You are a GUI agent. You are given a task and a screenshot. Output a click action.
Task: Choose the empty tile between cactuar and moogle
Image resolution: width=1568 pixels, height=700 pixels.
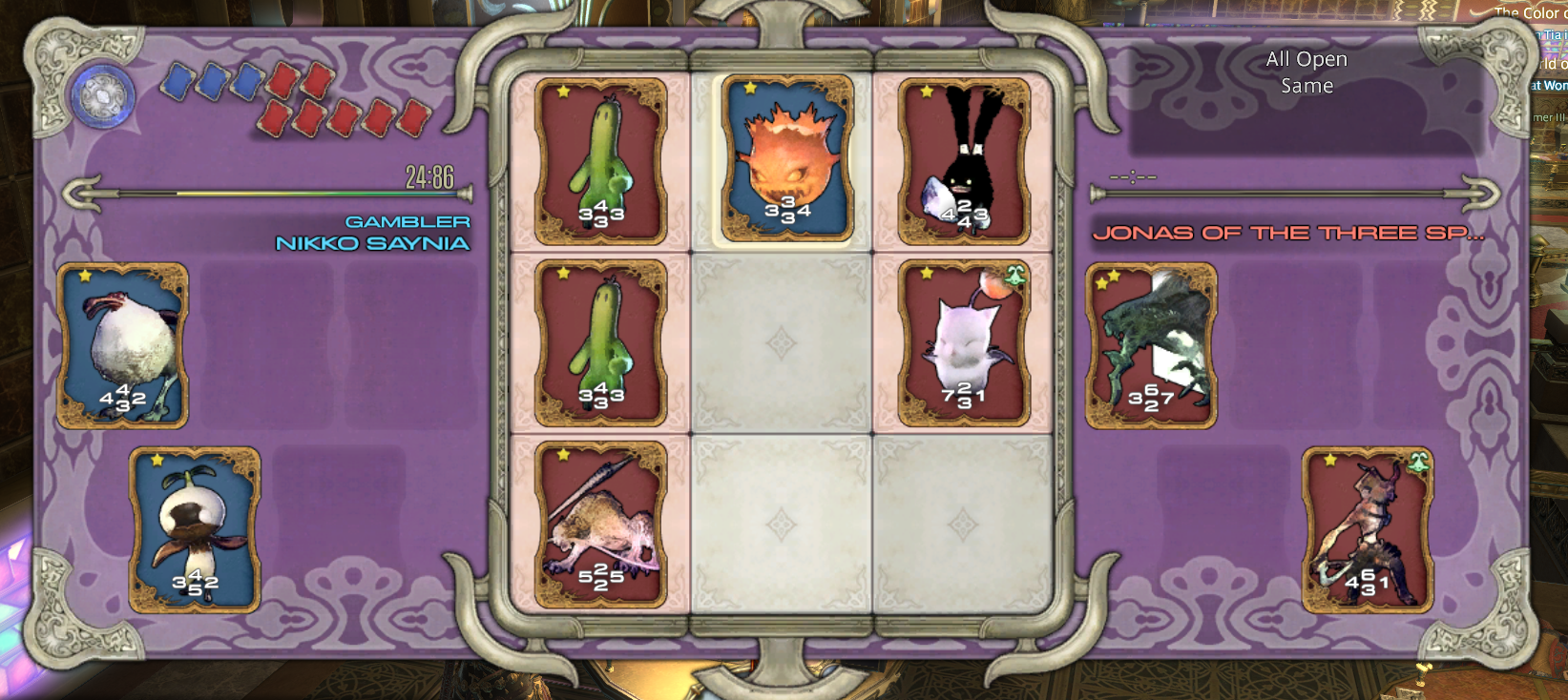(x=782, y=343)
